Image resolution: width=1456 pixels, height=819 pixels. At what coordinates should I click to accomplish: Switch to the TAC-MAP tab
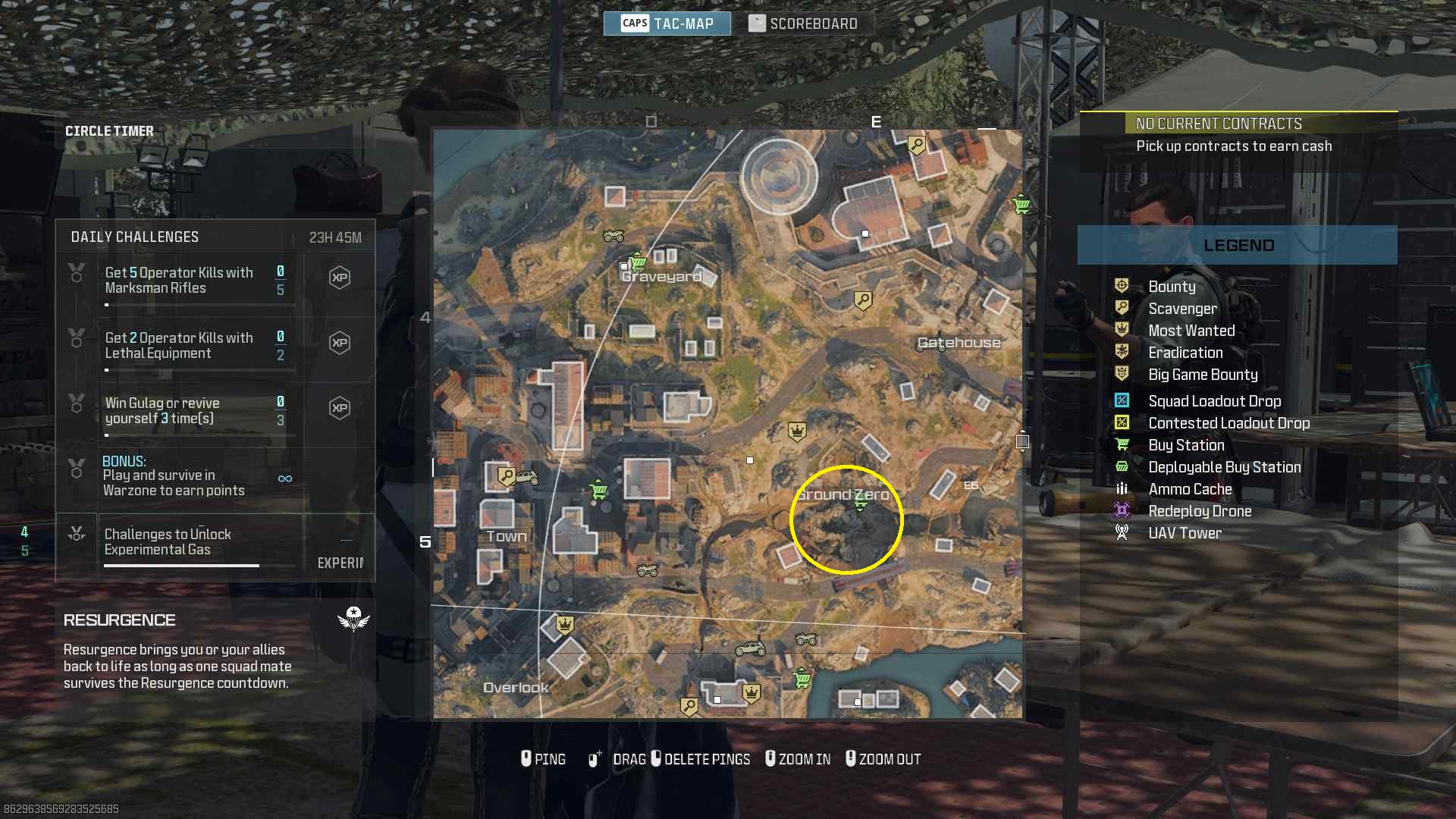pyautogui.click(x=667, y=23)
